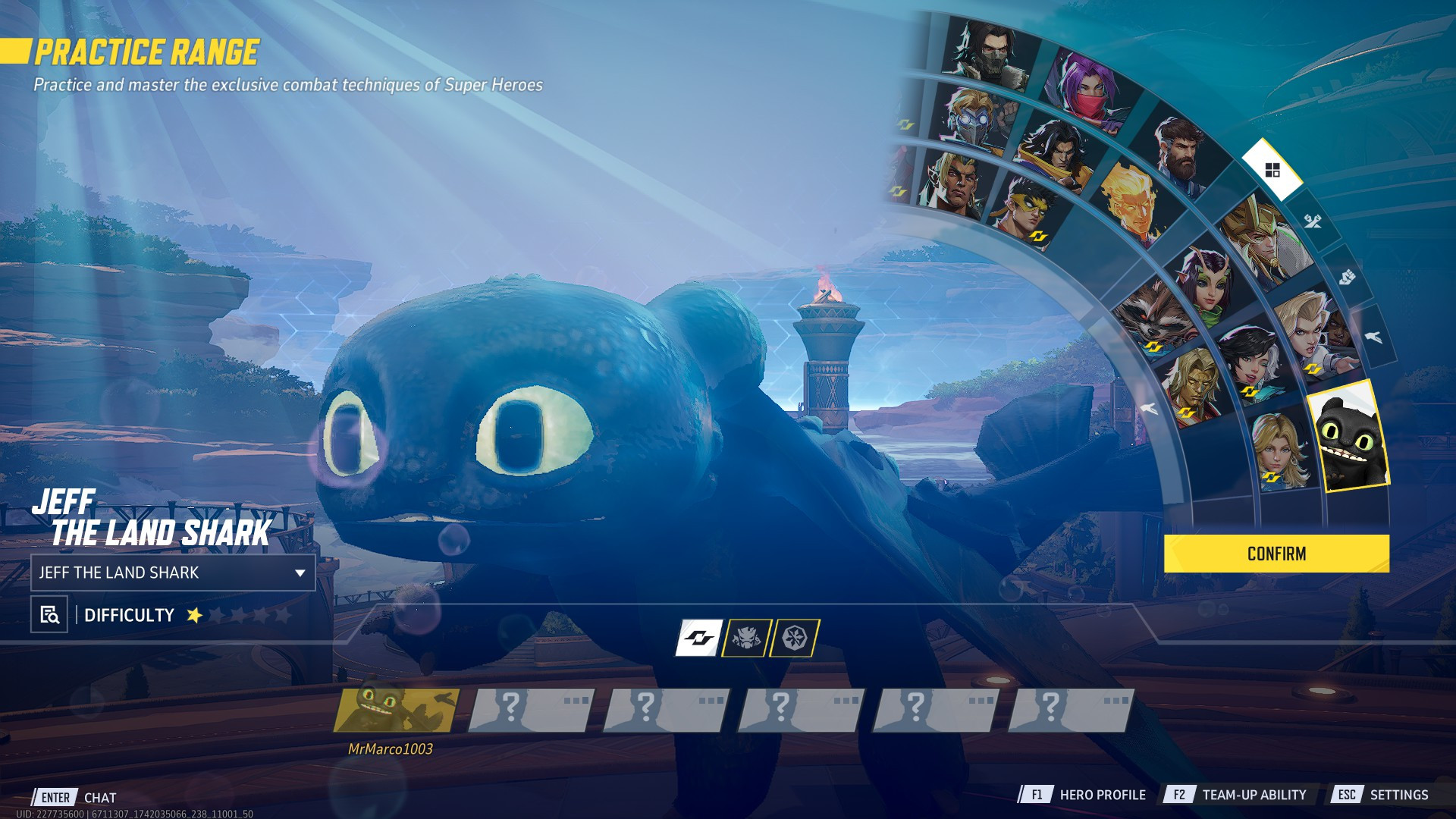Viewport: 1456px width, 819px height.
Task: Open the Jeff the Land Shark dropdown
Action: click(x=173, y=573)
